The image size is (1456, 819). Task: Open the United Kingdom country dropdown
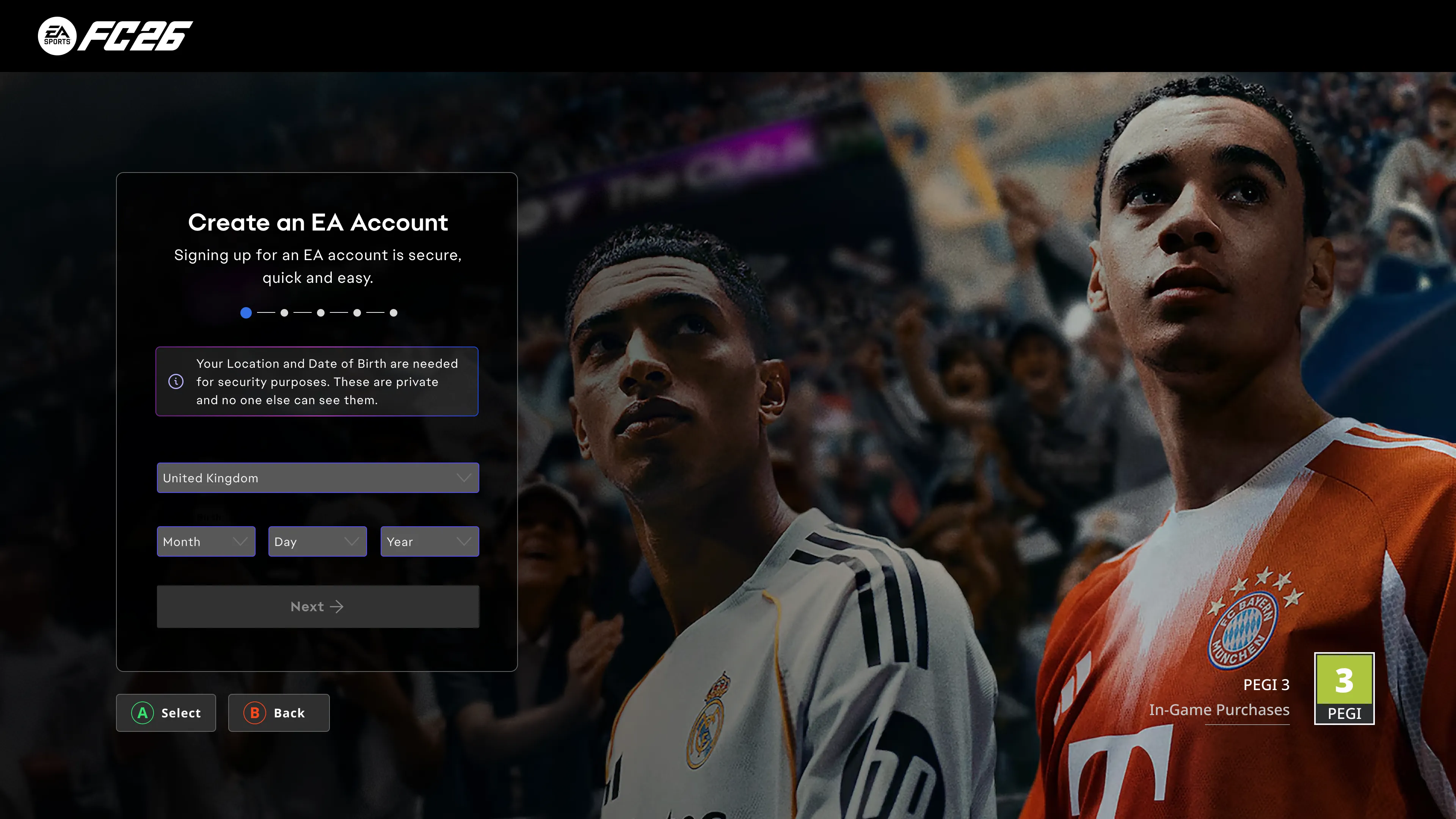tap(317, 478)
